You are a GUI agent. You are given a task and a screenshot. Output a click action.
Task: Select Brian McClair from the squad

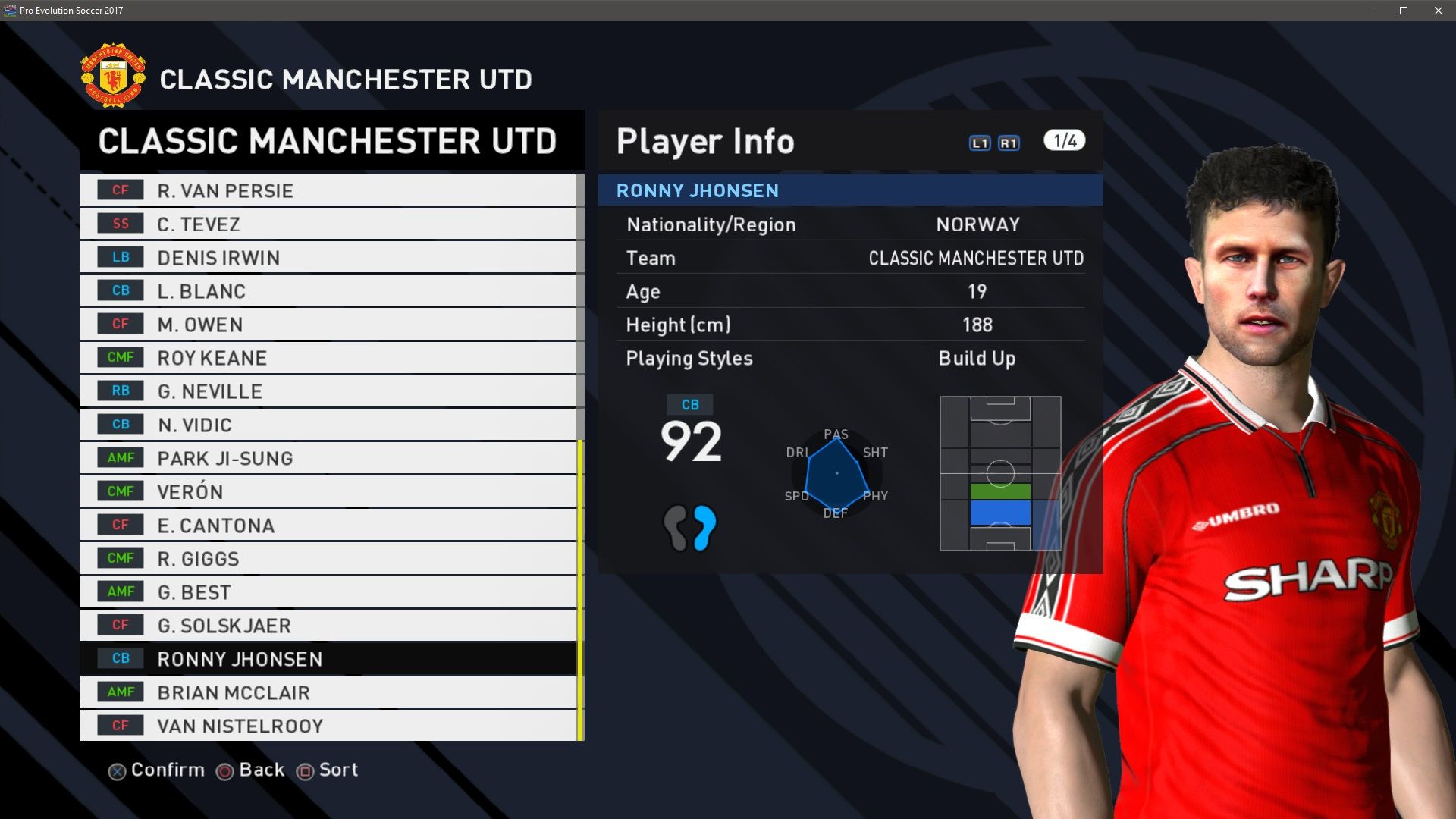pos(328,692)
